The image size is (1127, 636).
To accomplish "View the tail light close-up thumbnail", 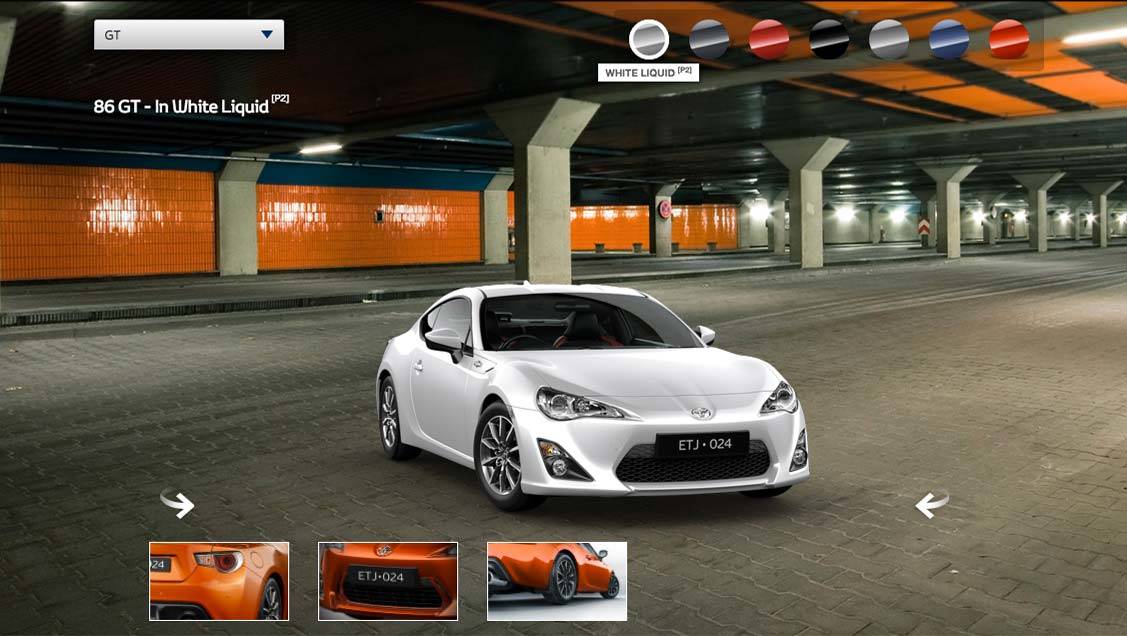I will (219, 581).
